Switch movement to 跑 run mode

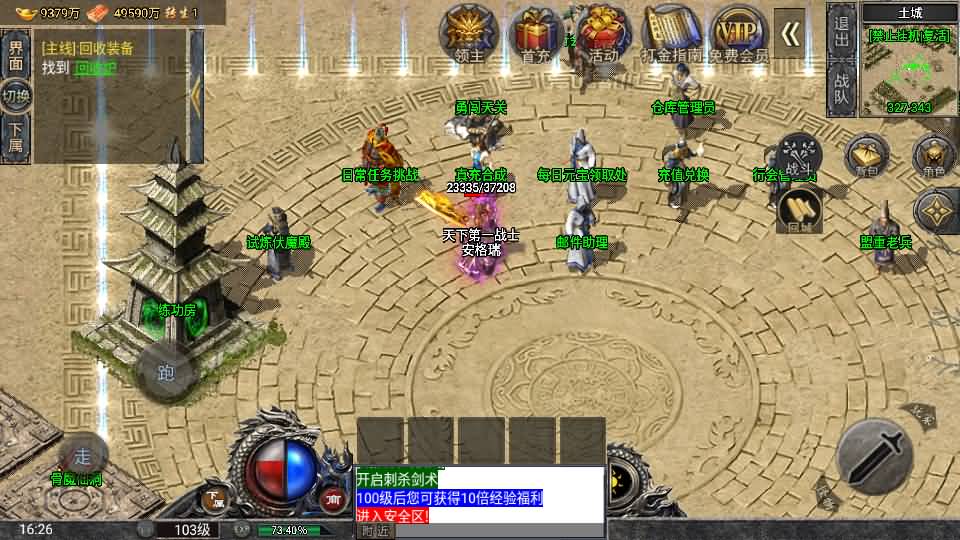166,372
